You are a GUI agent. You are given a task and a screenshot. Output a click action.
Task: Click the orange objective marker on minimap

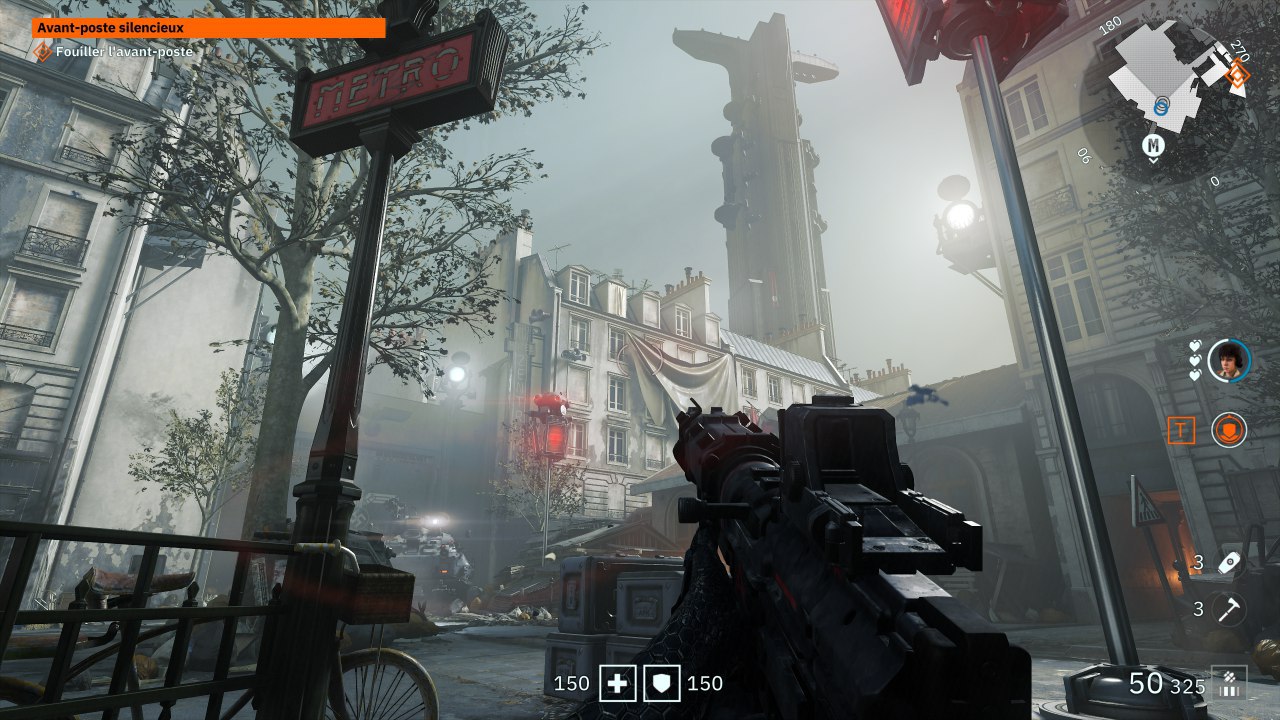(x=1238, y=72)
